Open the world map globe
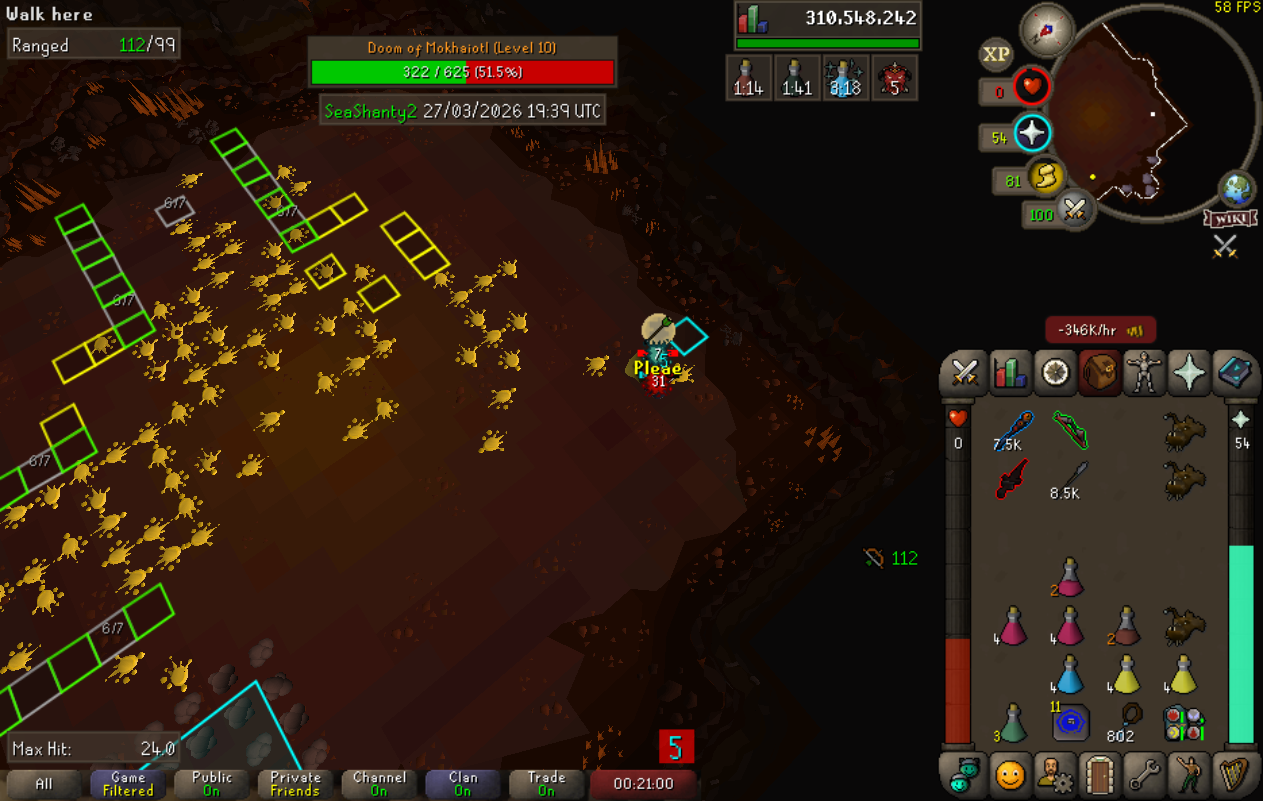This screenshot has width=1263, height=801. click(1236, 188)
